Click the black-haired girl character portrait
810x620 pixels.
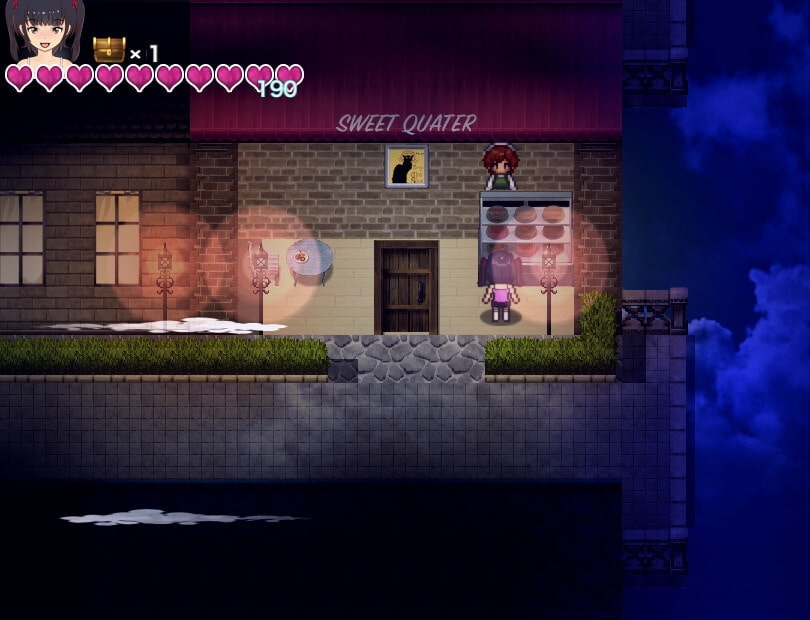(x=45, y=30)
